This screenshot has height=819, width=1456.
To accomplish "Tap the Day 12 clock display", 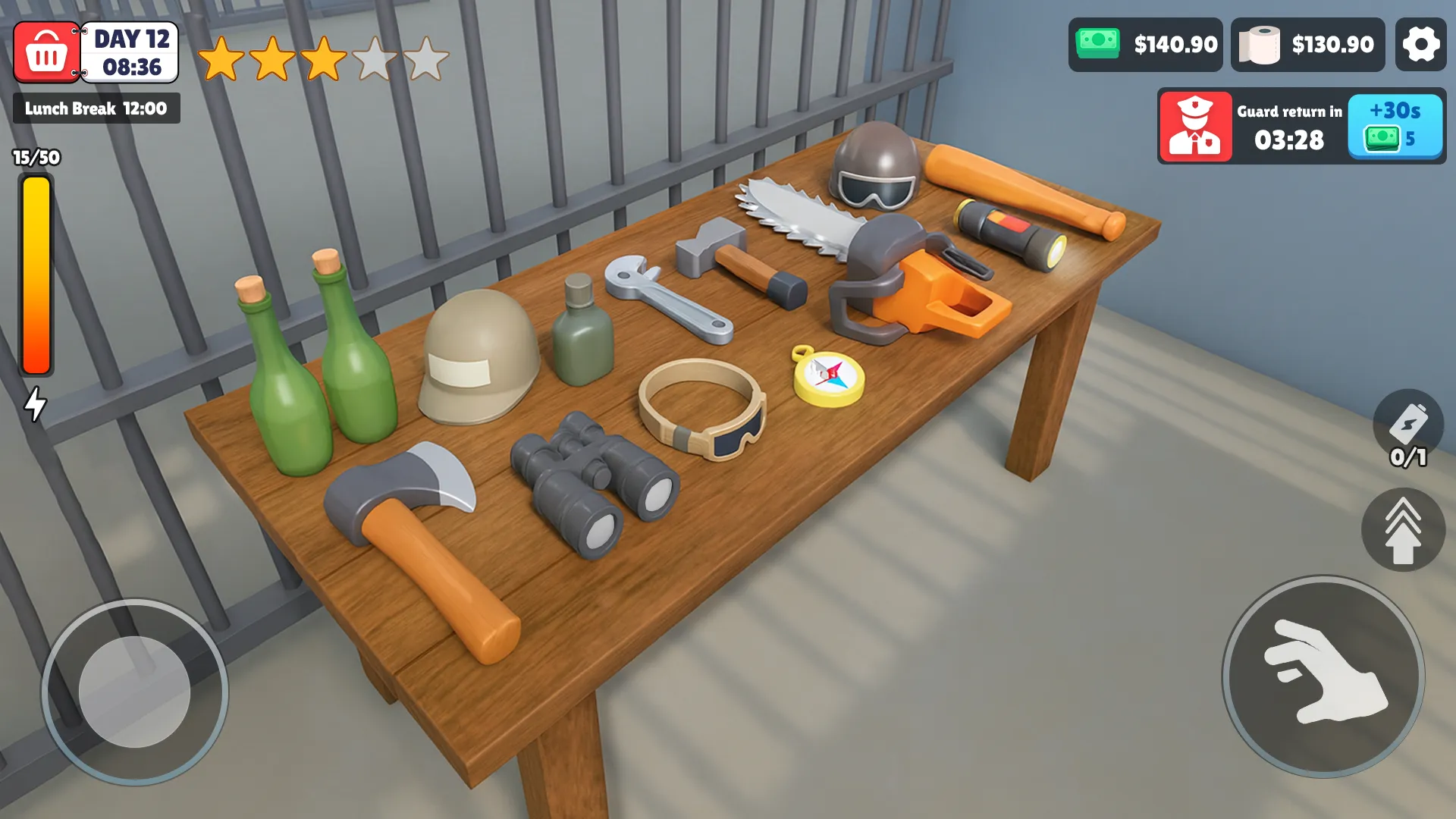I will (129, 52).
